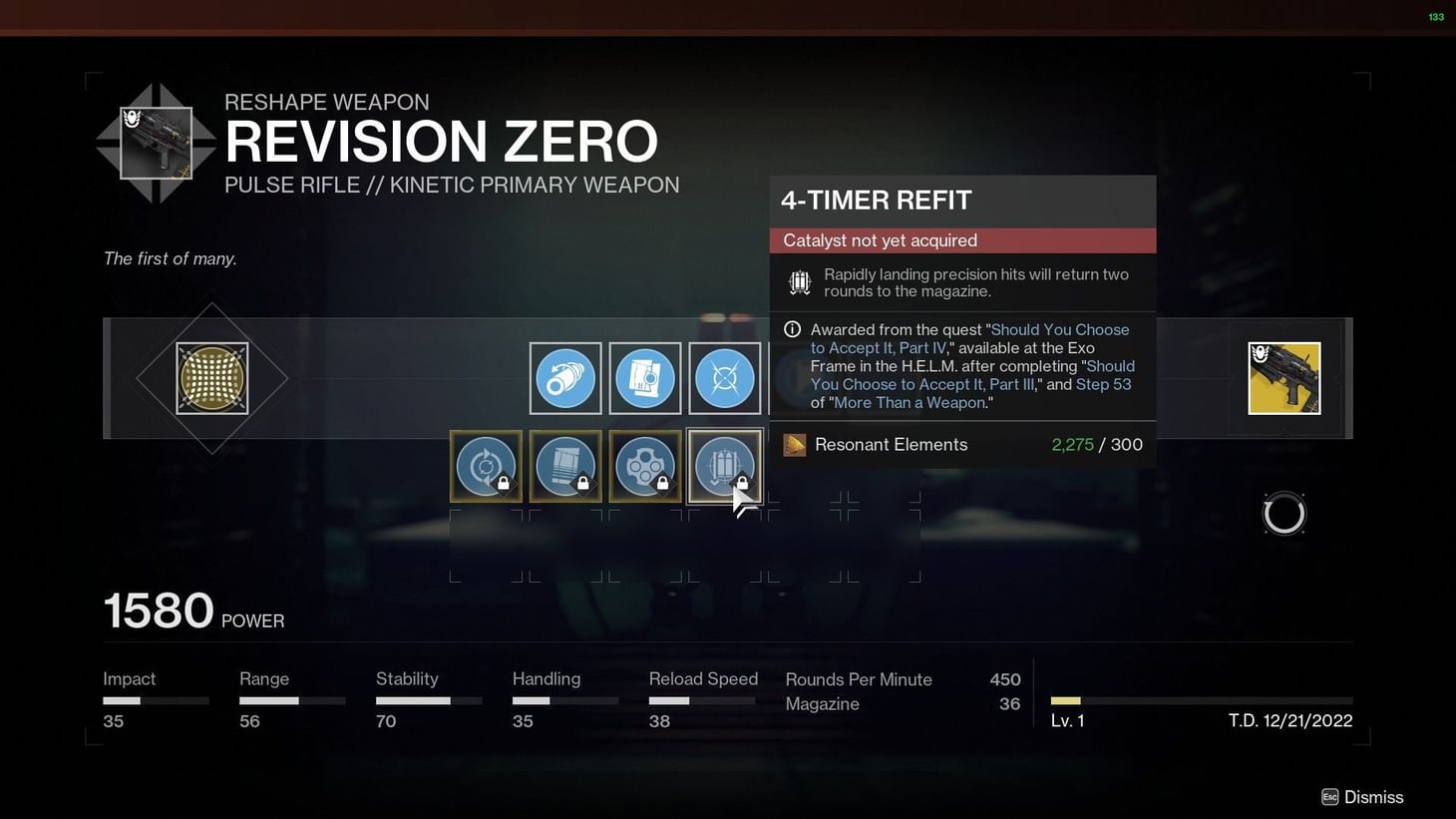Select the crossed-sight scope perk icon
This screenshot has height=819, width=1456.
725,378
